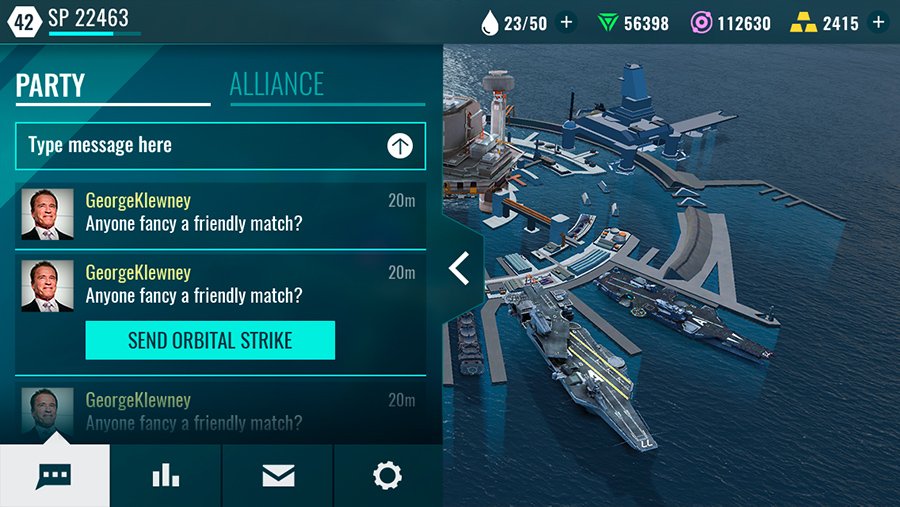Viewport: 900px width, 507px height.
Task: Buy more gold with the plus button
Action: (878, 22)
